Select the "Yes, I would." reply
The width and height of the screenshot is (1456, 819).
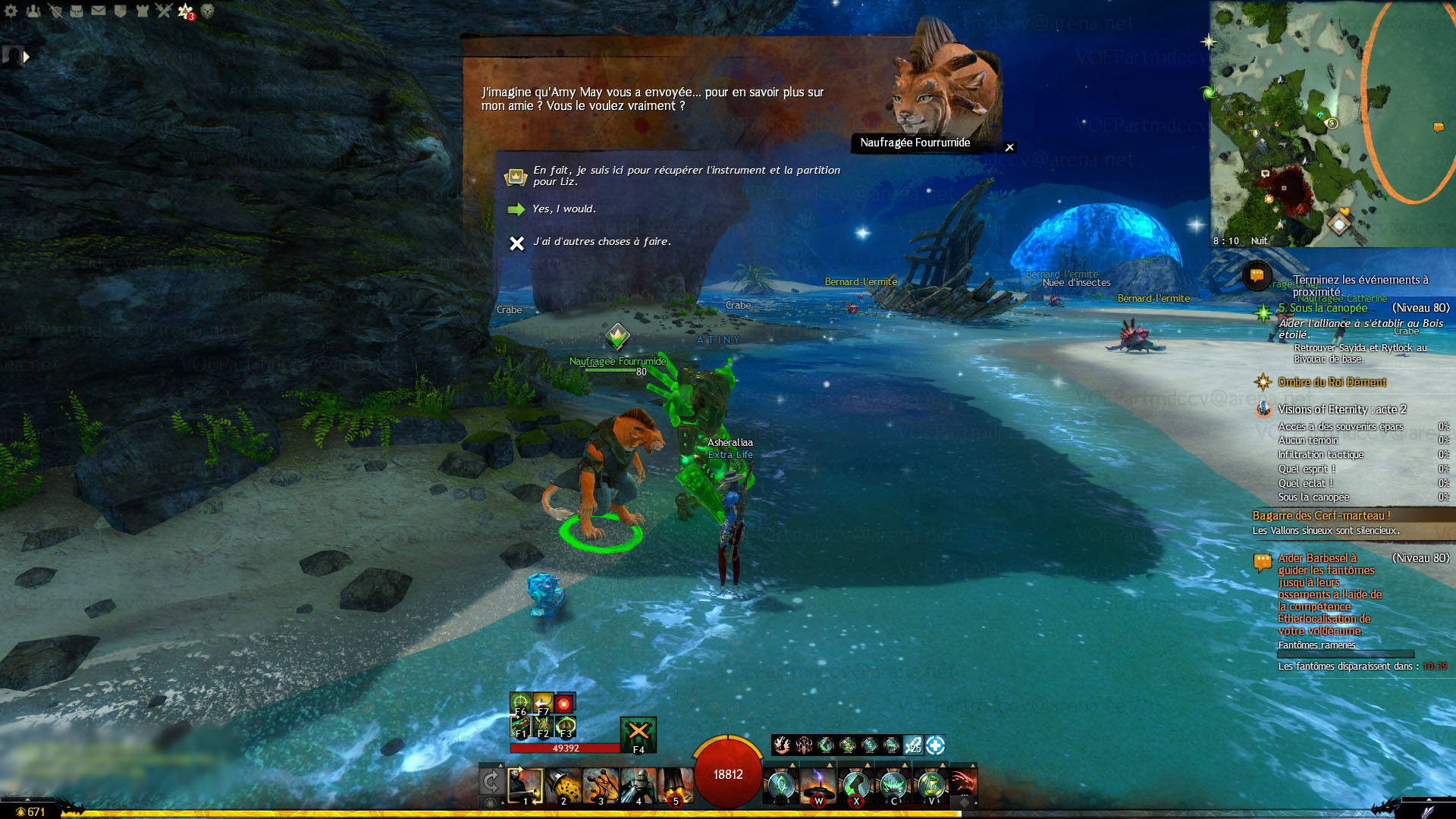tap(563, 209)
